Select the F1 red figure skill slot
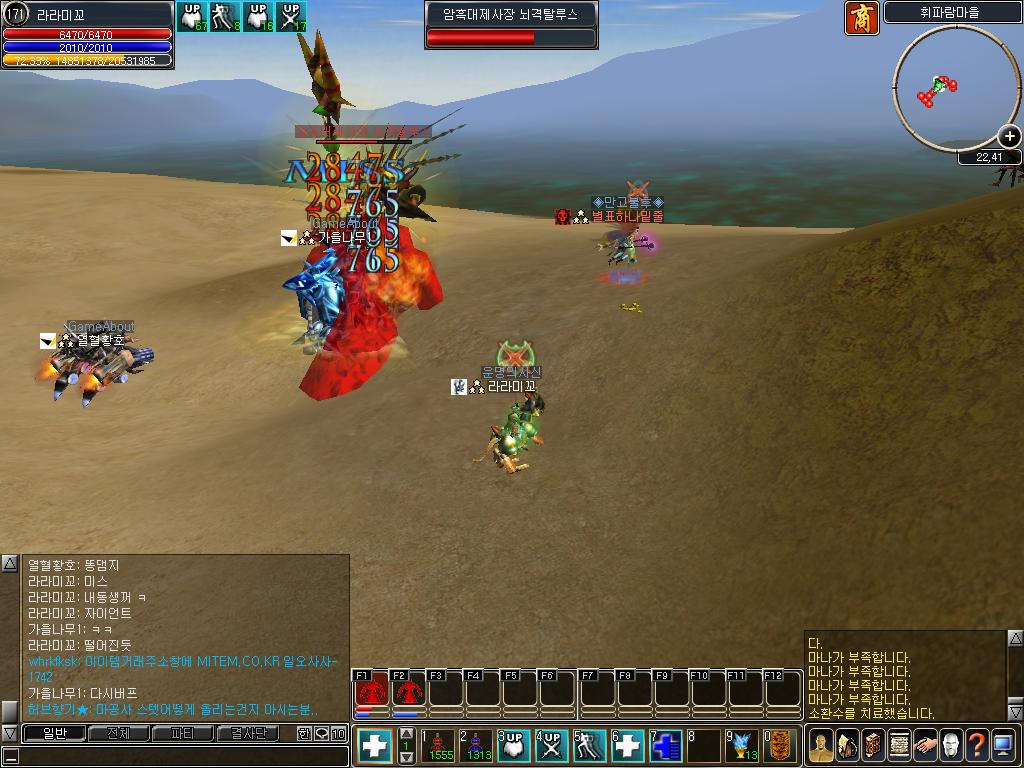Viewport: 1024px width, 768px height. 372,690
